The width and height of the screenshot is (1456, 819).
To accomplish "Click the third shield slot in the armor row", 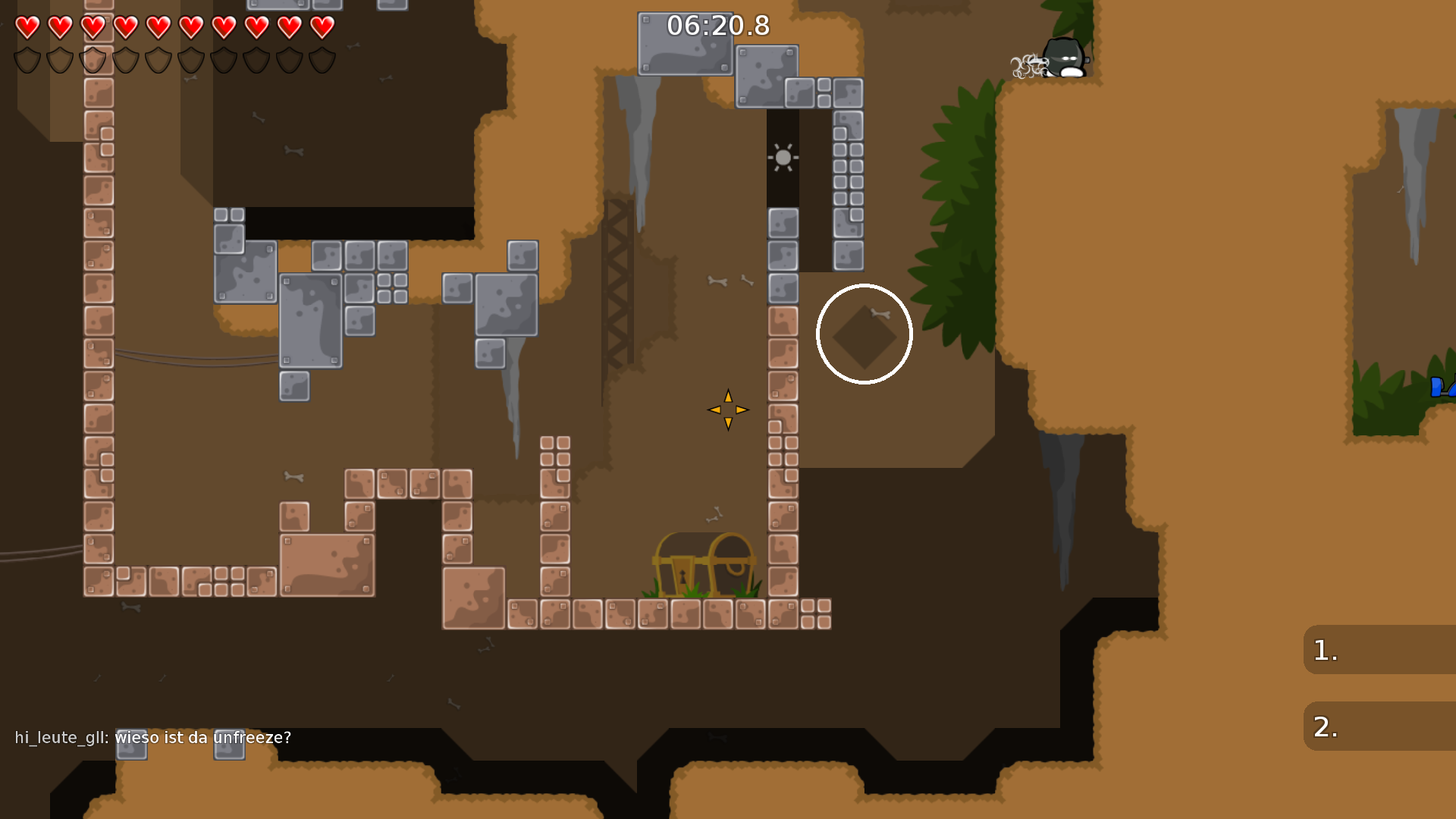I will click(91, 61).
